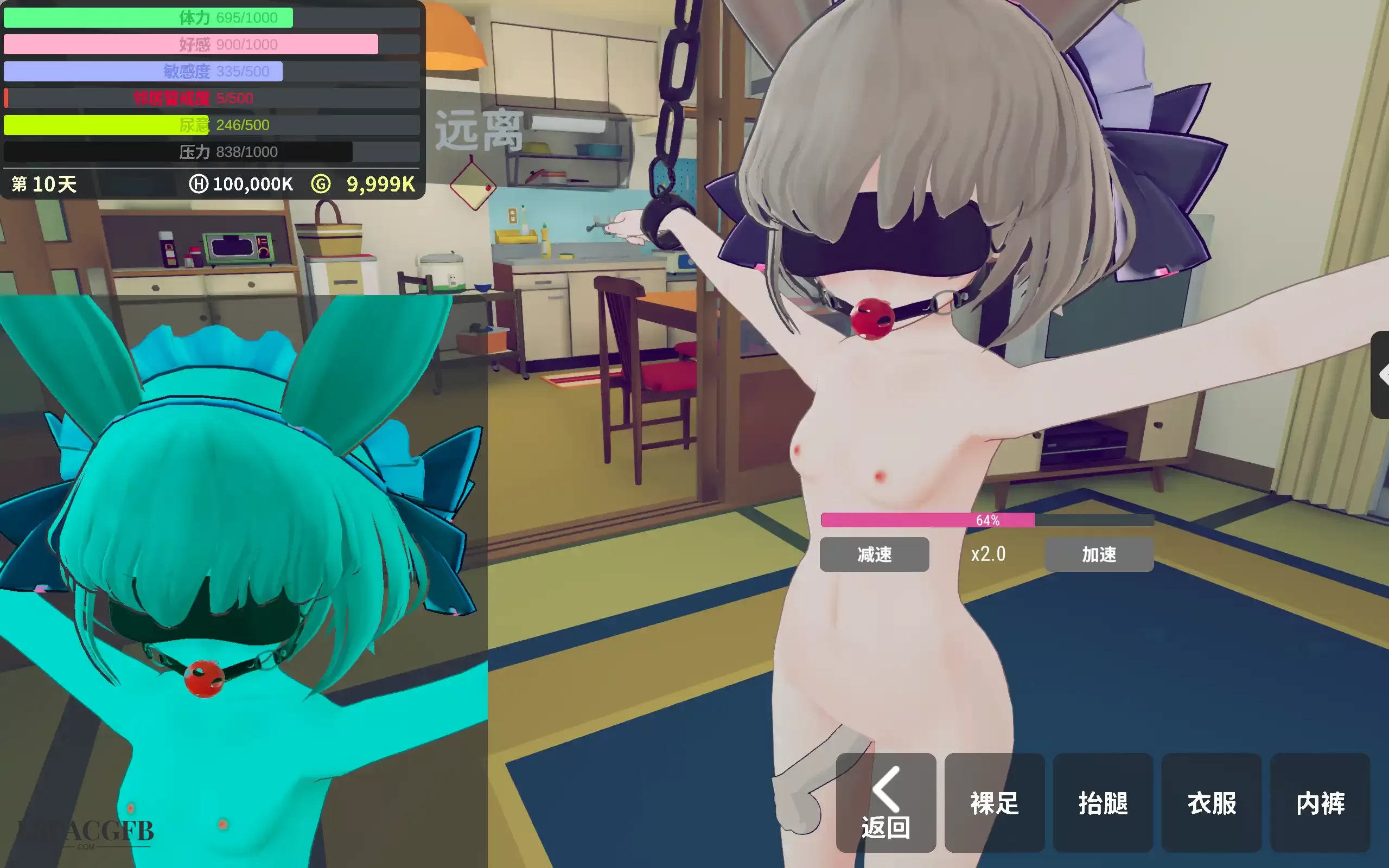The width and height of the screenshot is (1389, 868).
Task: Toggle 裸足 barefoot mode
Action: click(x=995, y=805)
